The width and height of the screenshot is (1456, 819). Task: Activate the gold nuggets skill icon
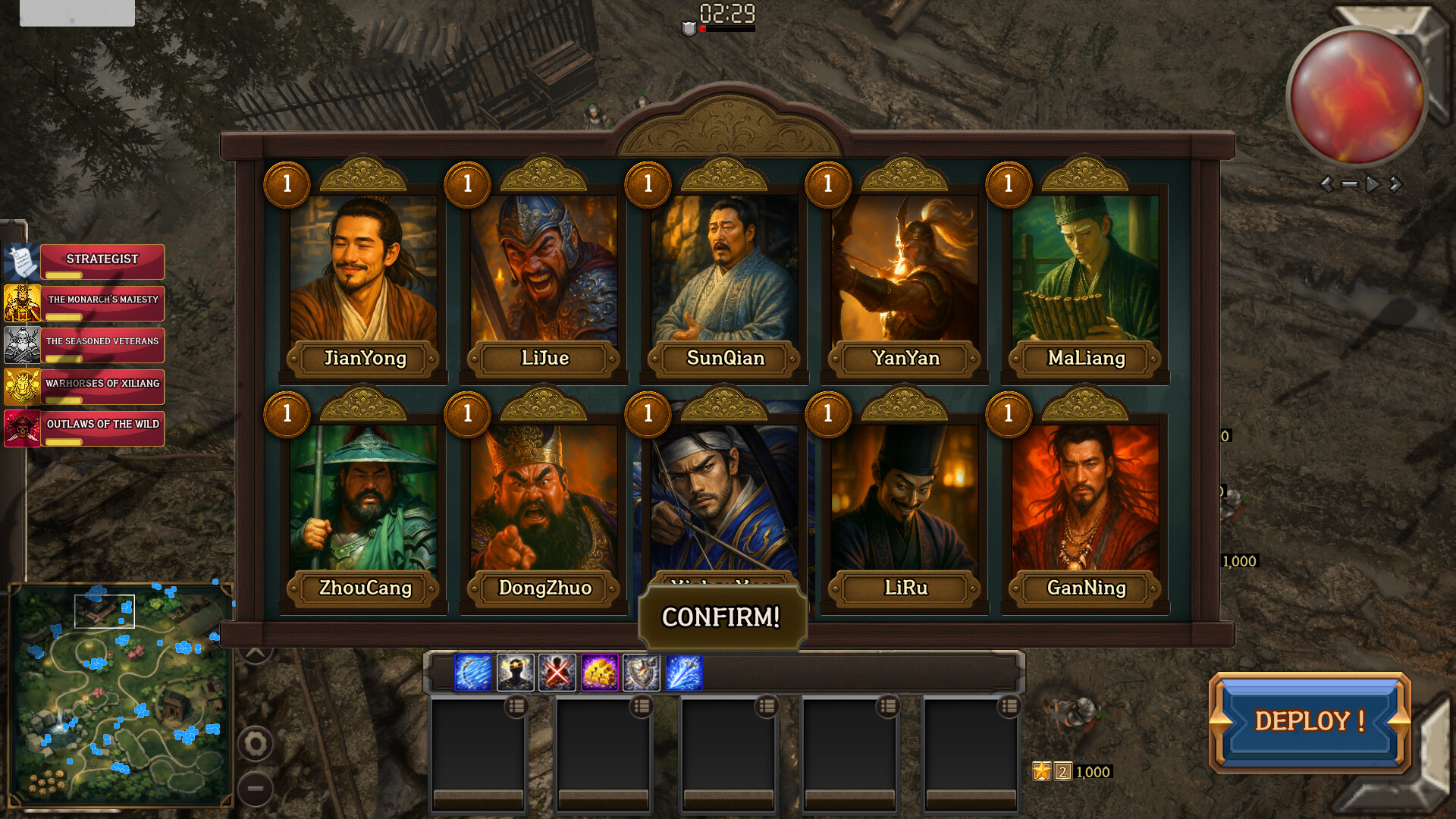(599, 673)
